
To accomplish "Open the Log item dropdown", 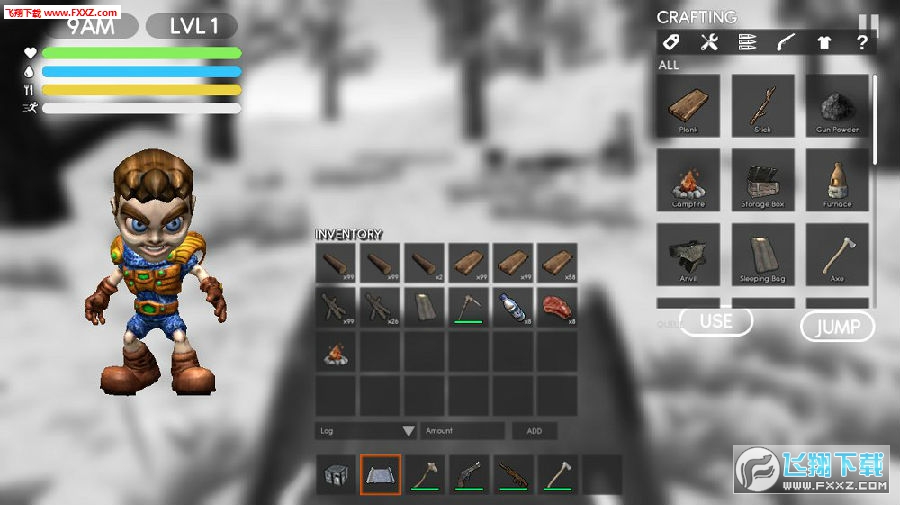I will click(x=365, y=431).
